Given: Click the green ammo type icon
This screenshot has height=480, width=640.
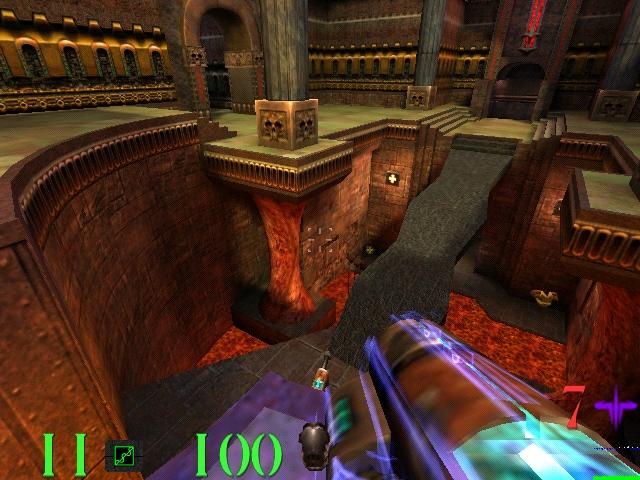Looking at the screenshot, I should coord(122,454).
